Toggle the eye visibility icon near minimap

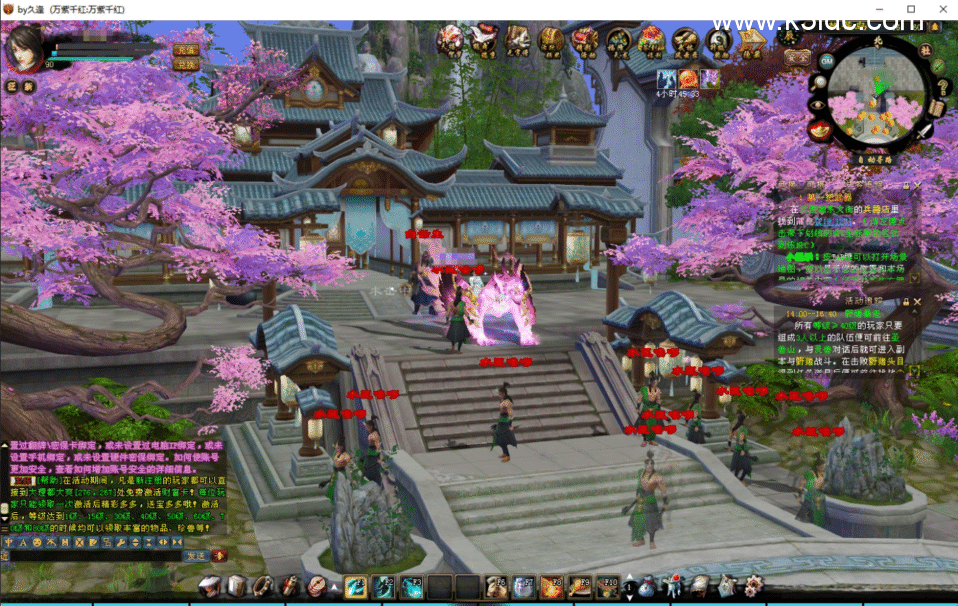click(x=817, y=106)
